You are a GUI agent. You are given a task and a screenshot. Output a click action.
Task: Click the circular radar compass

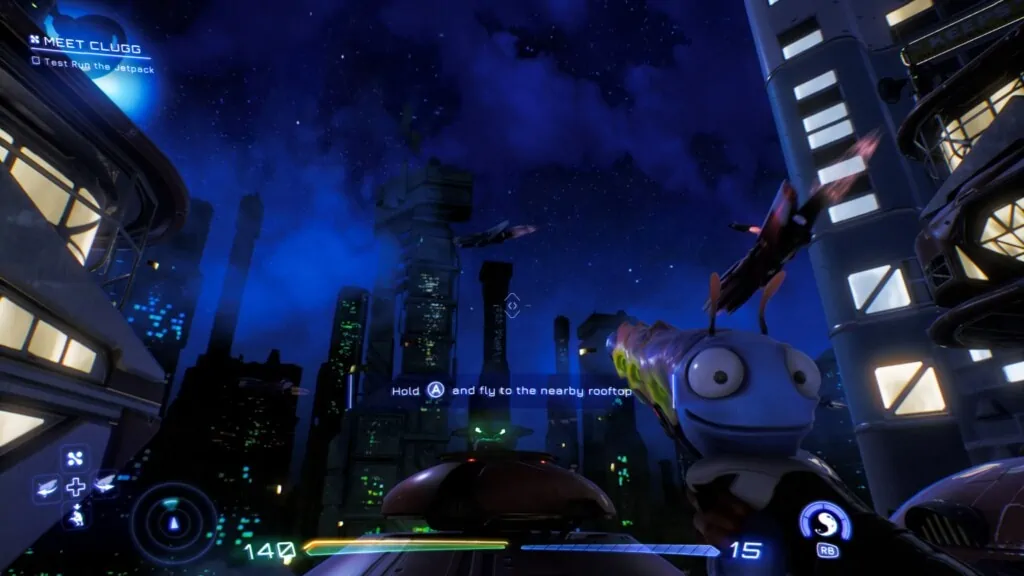pyautogui.click(x=175, y=523)
